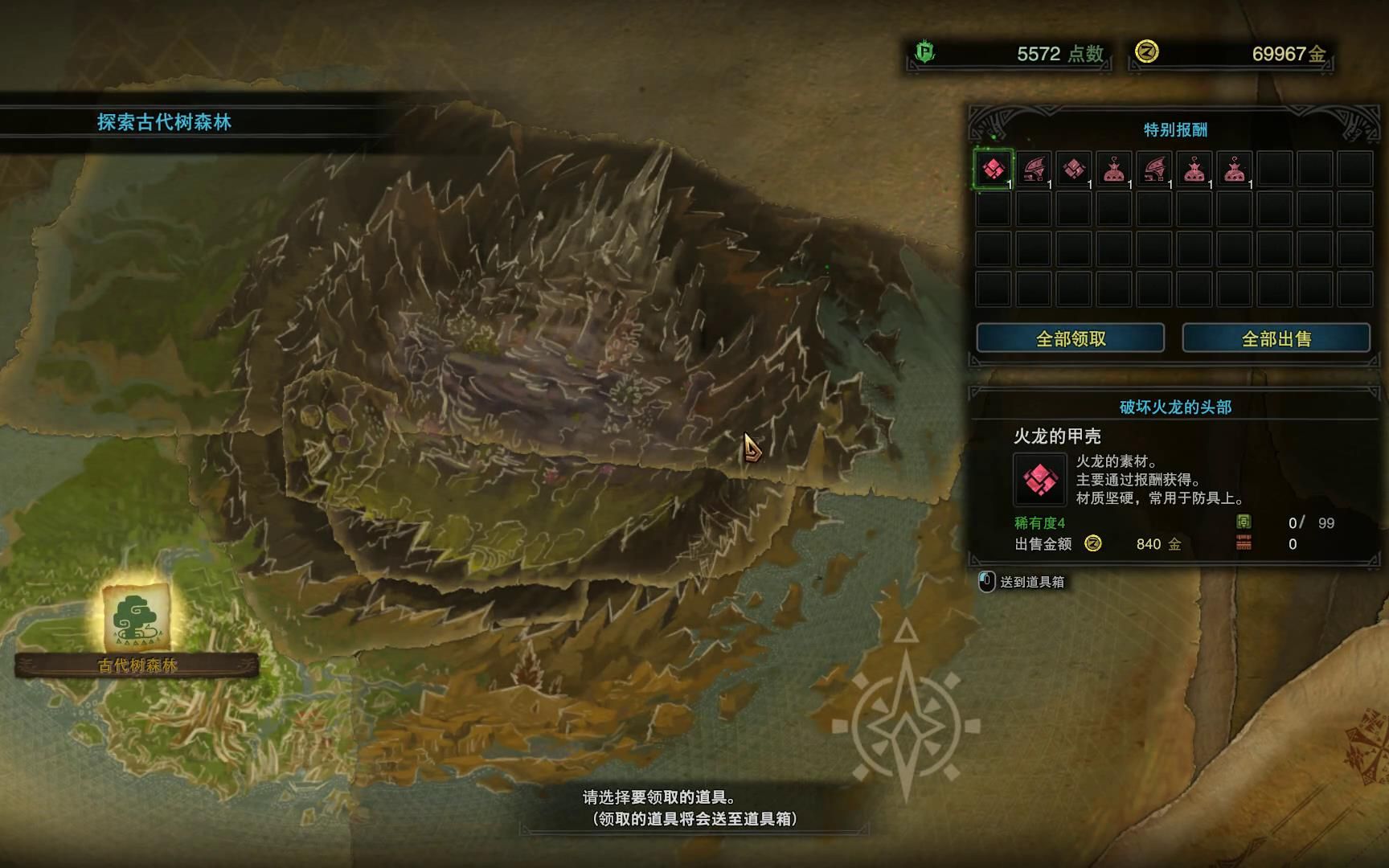Select the 古代树森林 tree map marker
The height and width of the screenshot is (868, 1389).
click(x=136, y=617)
